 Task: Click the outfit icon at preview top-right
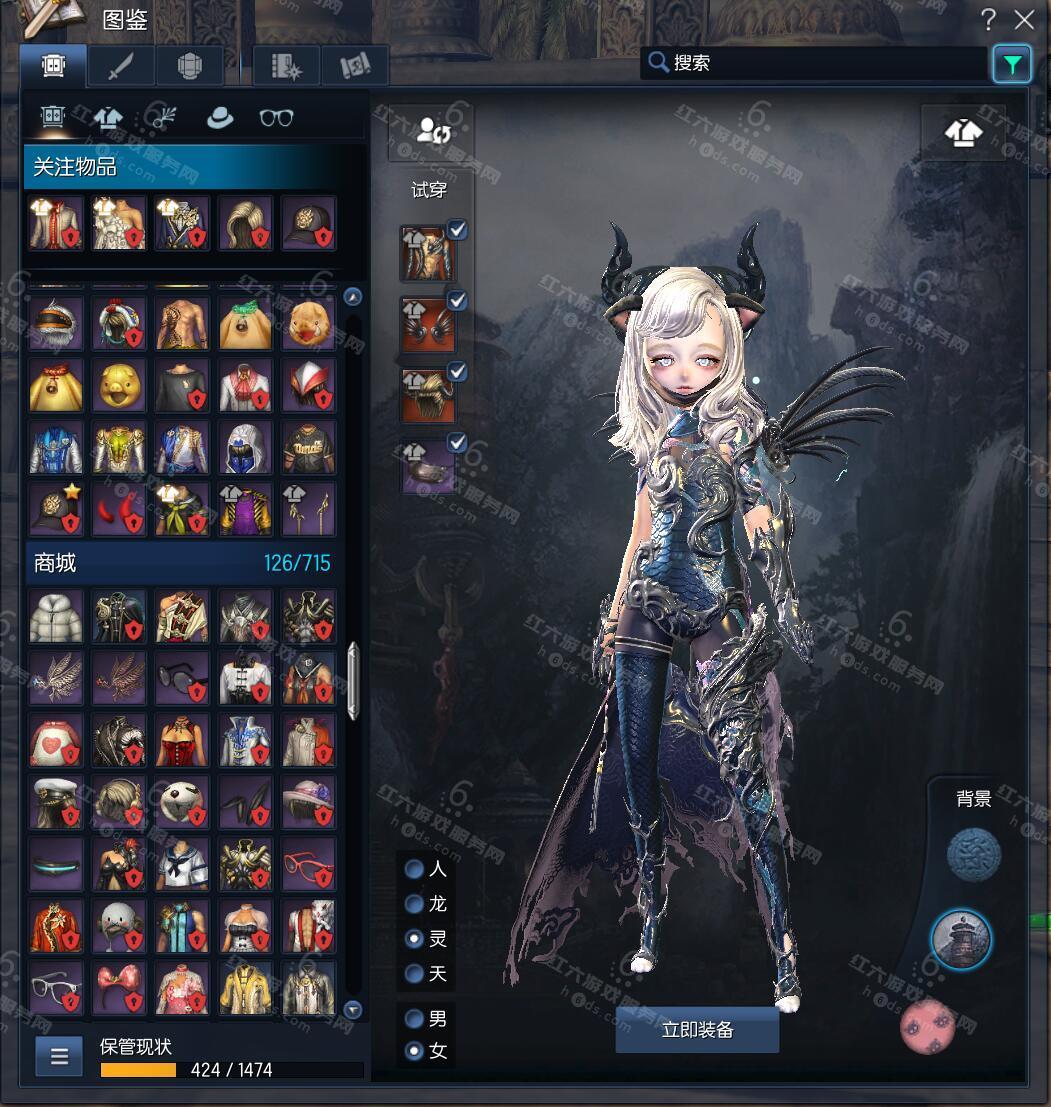coord(962,132)
